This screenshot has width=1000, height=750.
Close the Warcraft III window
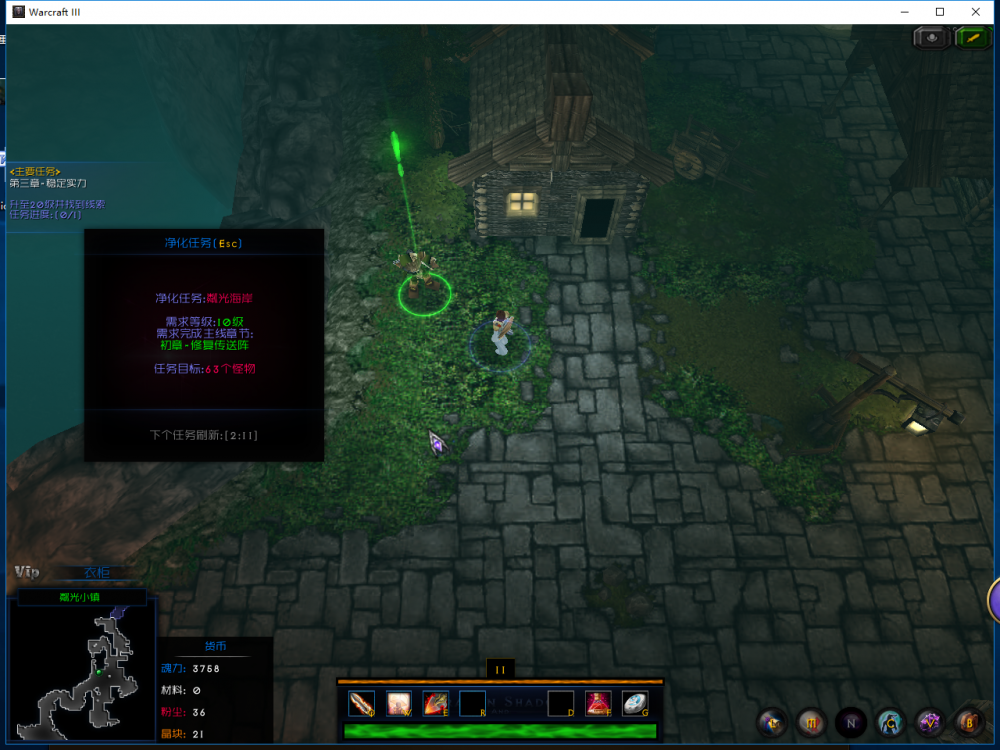pos(976,12)
